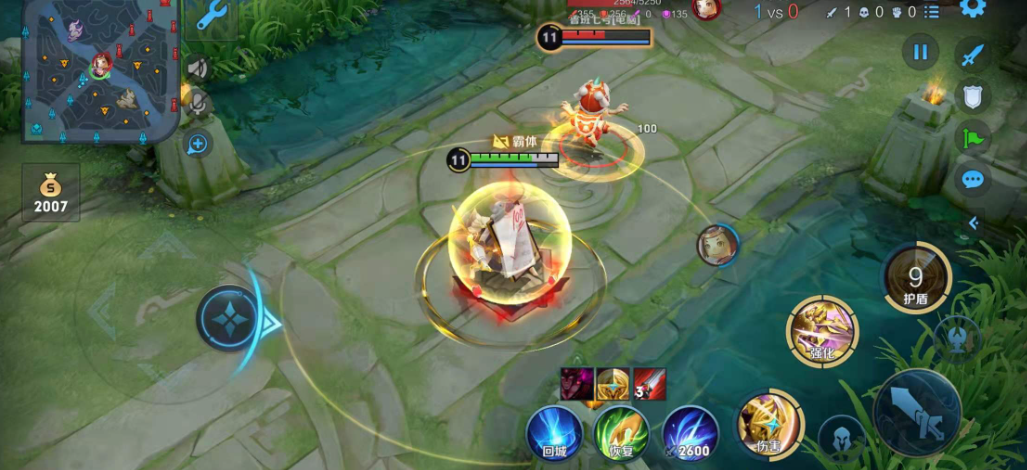
Task: Open the chat bubble quick messages
Action: 973,180
